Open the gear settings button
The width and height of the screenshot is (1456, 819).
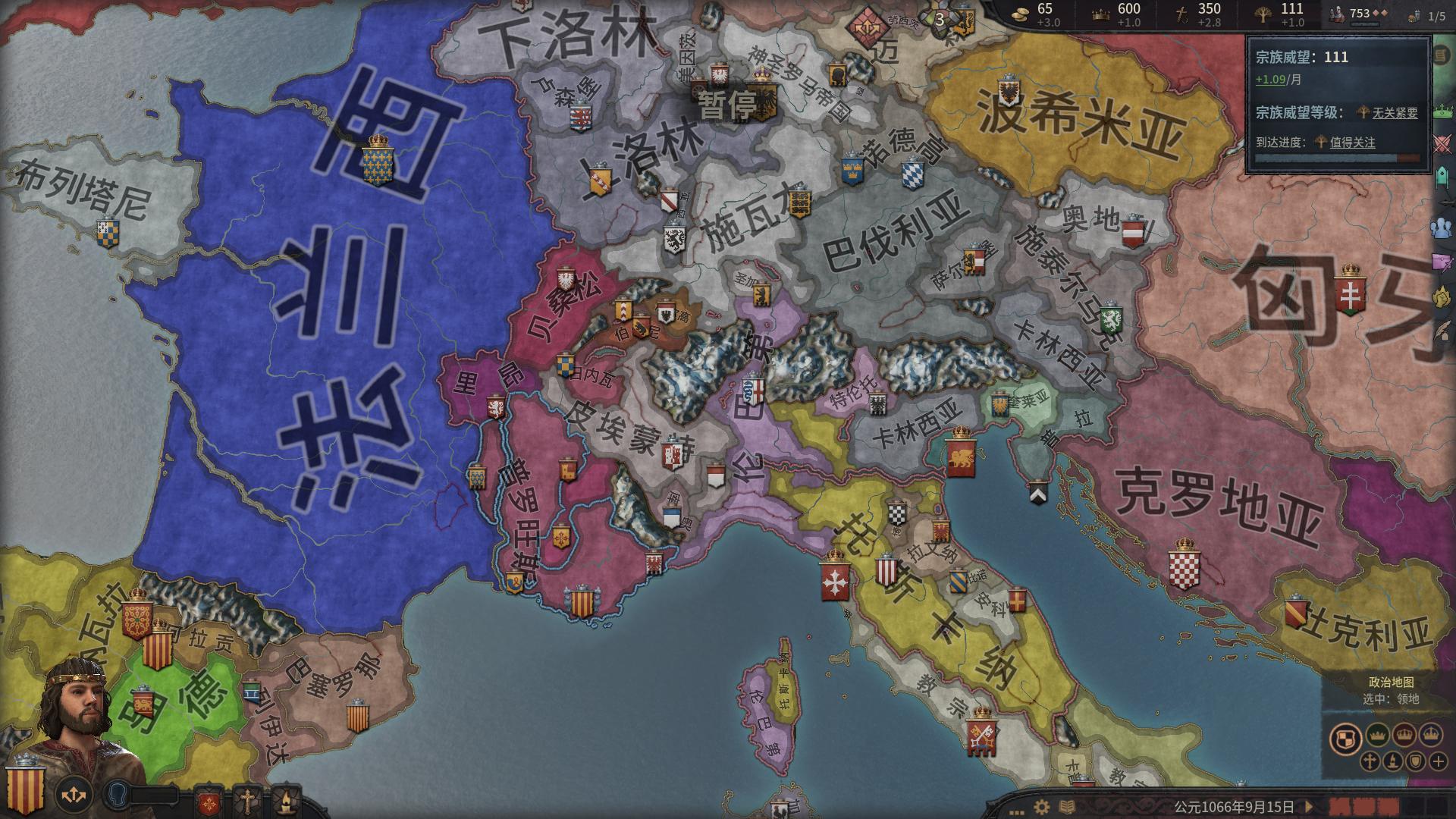[1042, 807]
